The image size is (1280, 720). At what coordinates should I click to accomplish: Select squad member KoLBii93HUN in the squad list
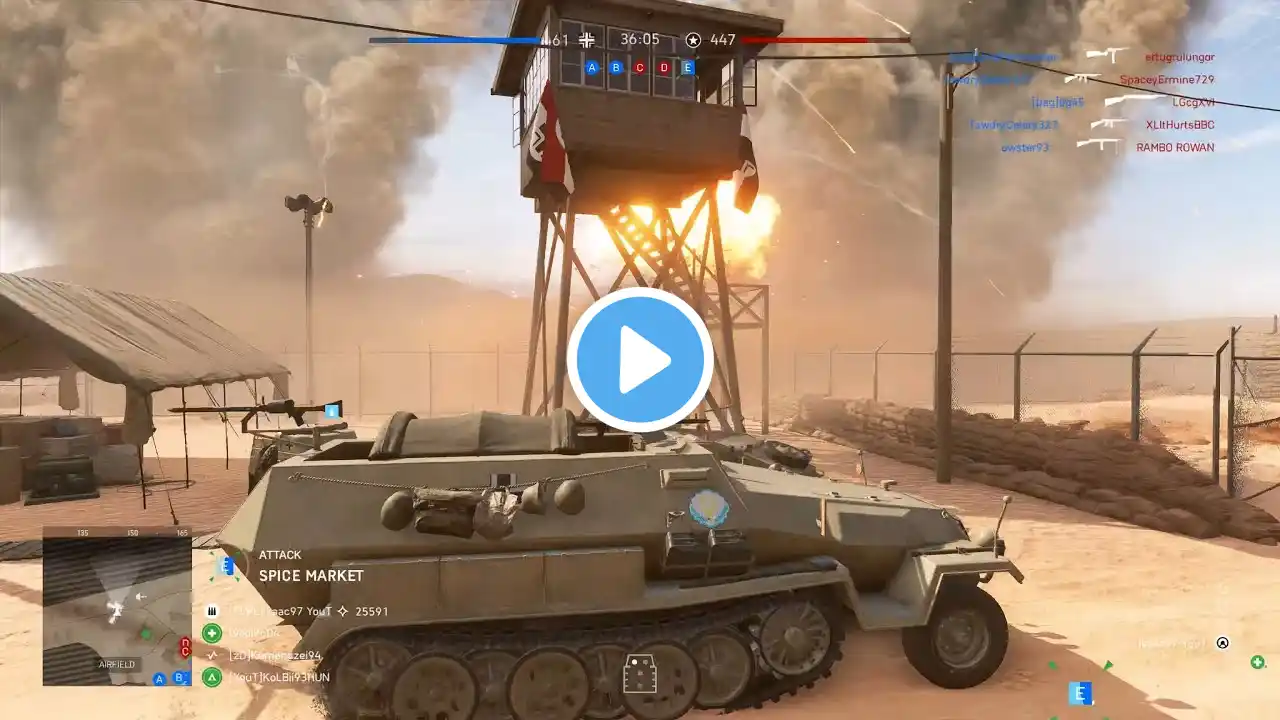(279, 677)
